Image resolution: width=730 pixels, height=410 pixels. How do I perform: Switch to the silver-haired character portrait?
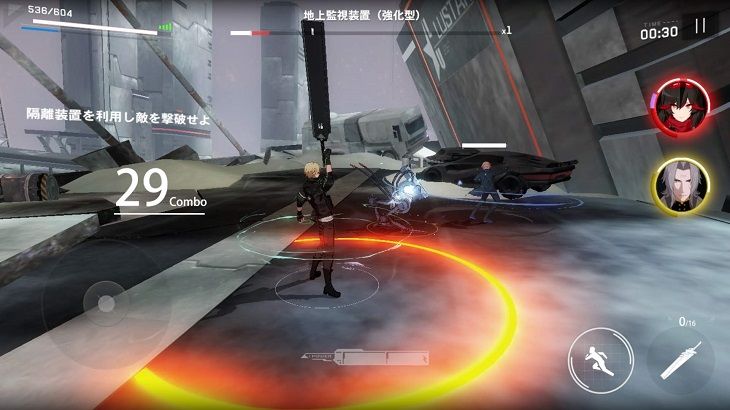[x=680, y=186]
